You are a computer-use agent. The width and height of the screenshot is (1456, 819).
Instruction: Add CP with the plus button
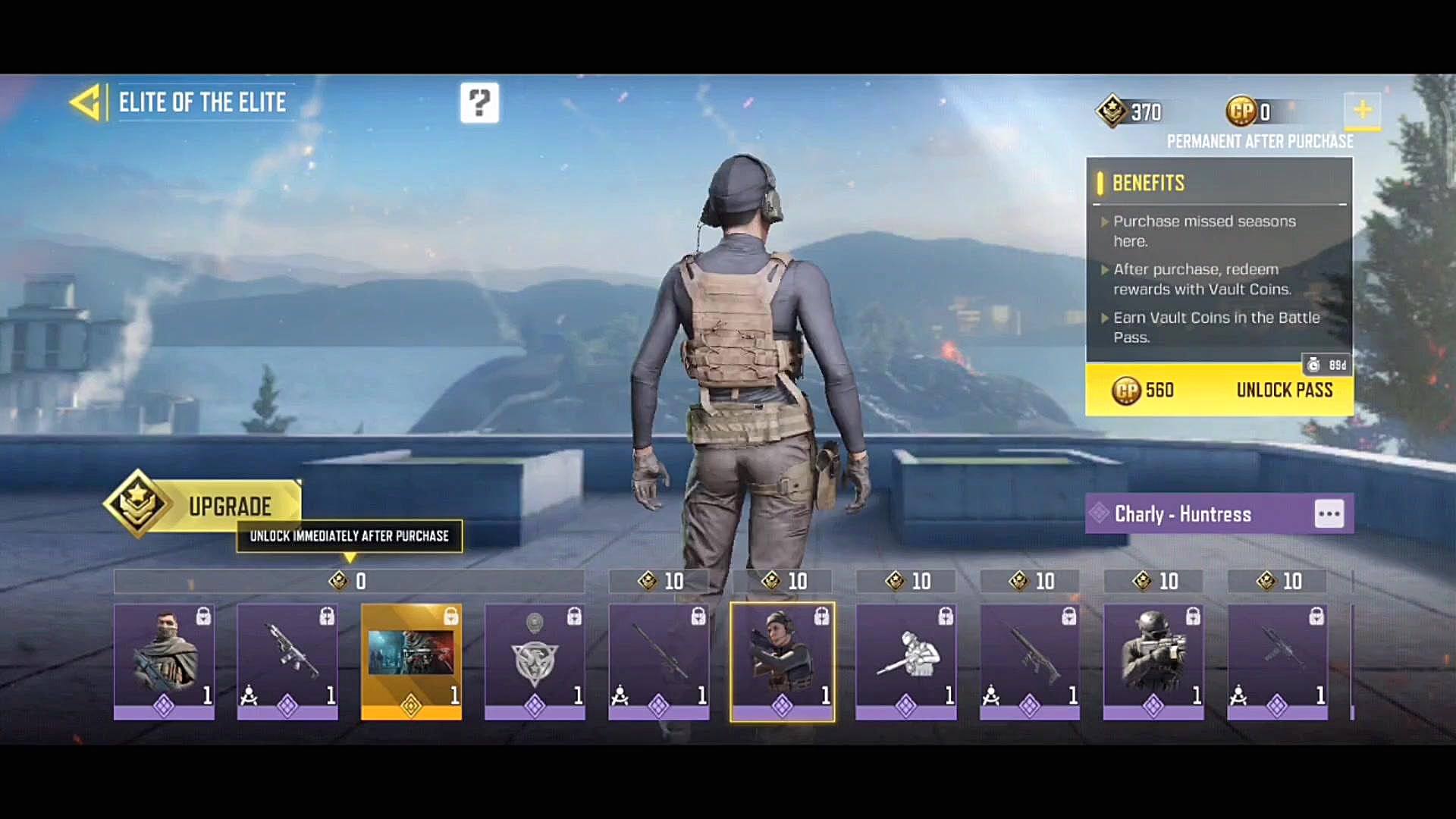click(x=1362, y=111)
